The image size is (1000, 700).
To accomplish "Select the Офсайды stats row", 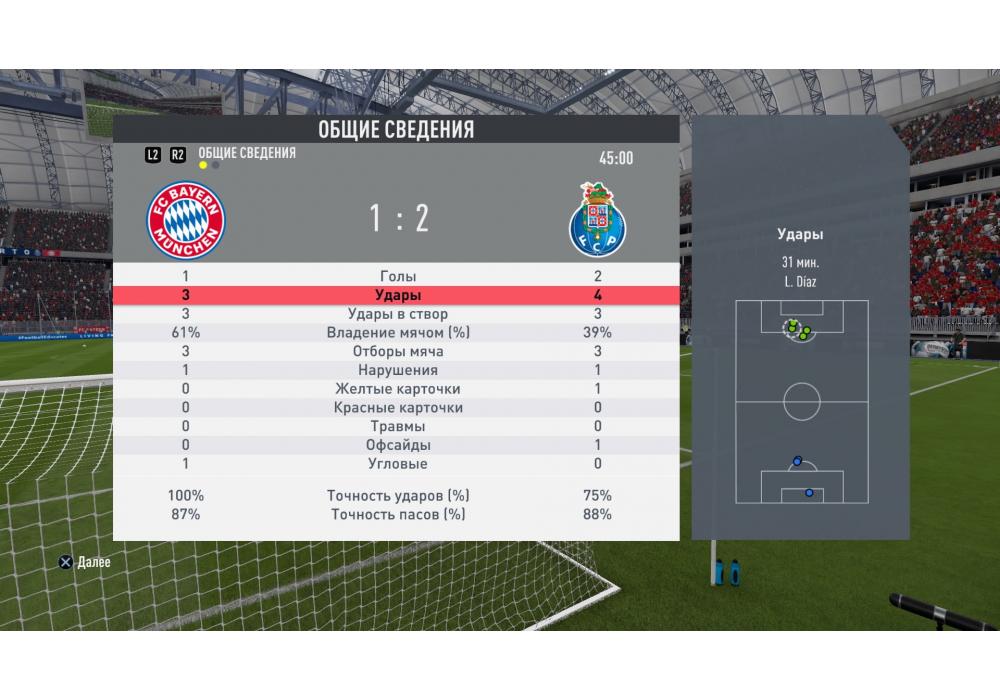I will pyautogui.click(x=397, y=445).
